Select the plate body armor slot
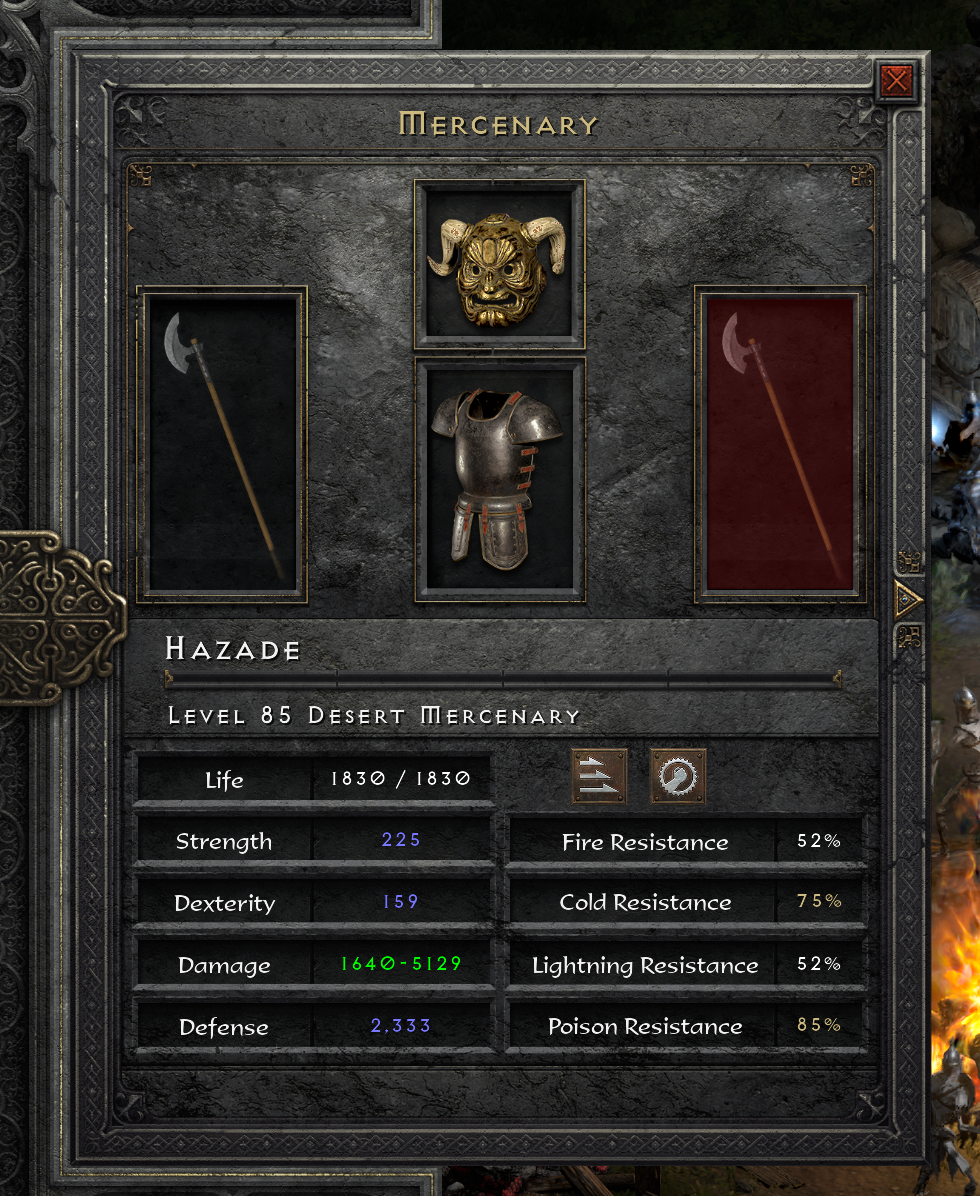 [x=498, y=479]
